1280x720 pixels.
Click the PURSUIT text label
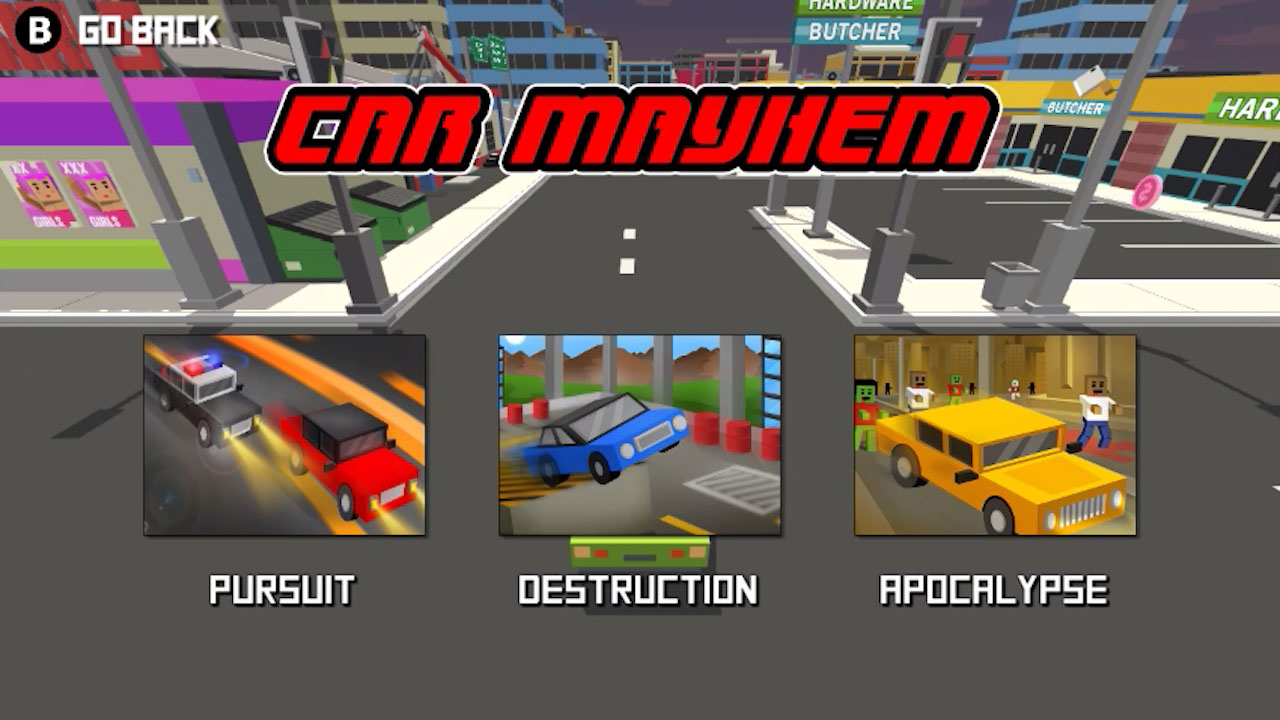[x=281, y=589]
